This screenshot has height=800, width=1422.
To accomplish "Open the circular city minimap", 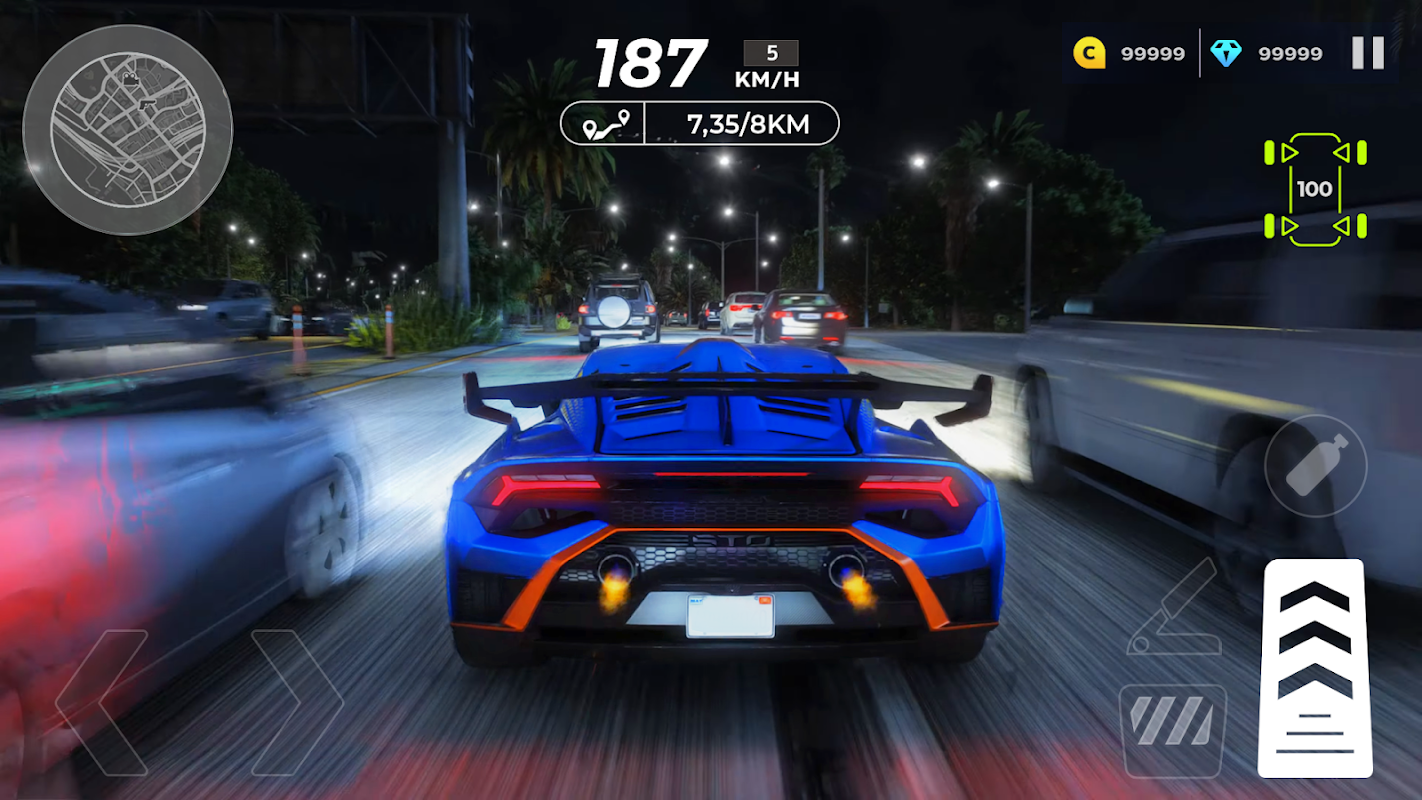I will click(127, 130).
